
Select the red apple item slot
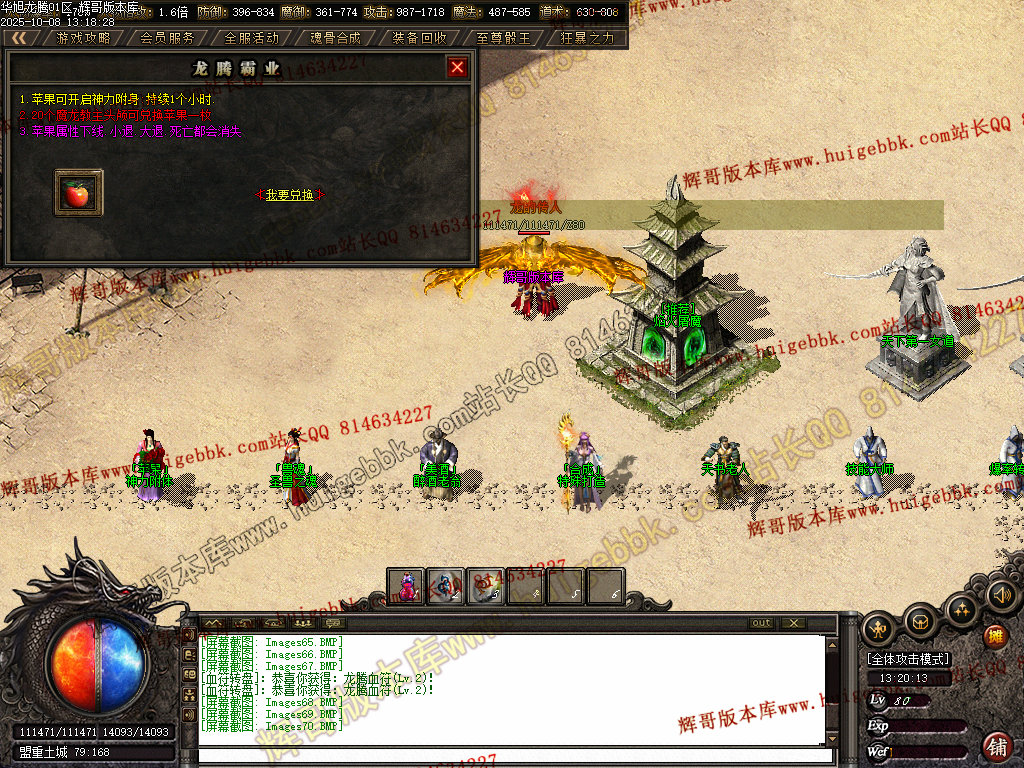point(77,191)
